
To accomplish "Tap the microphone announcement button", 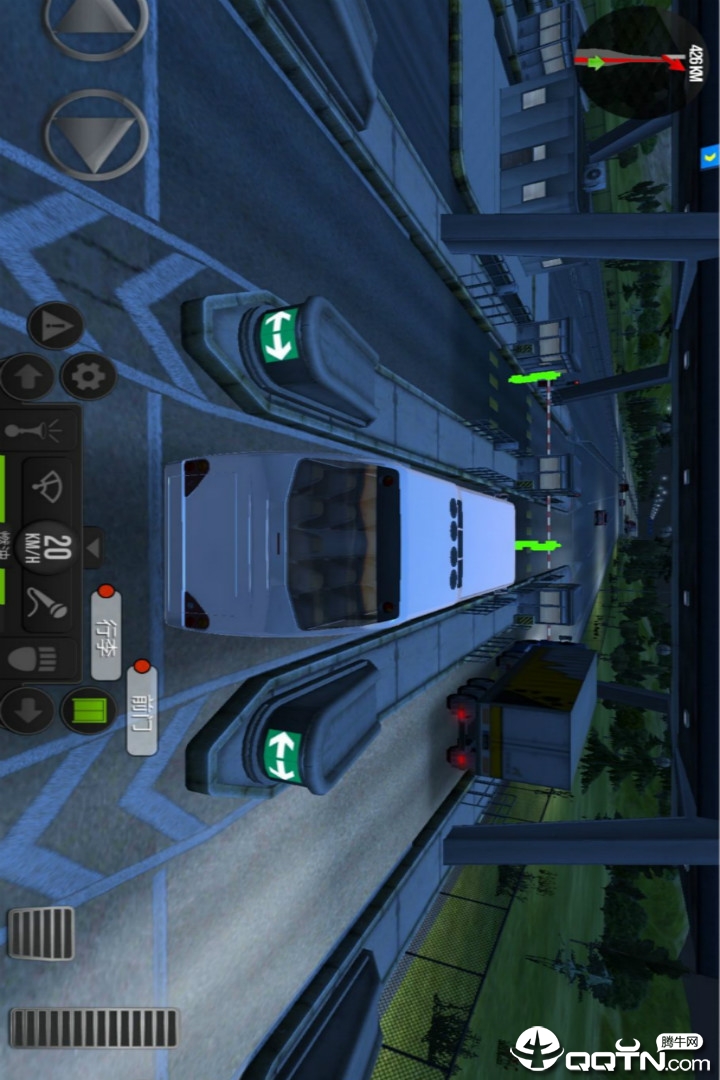I will 48,603.
